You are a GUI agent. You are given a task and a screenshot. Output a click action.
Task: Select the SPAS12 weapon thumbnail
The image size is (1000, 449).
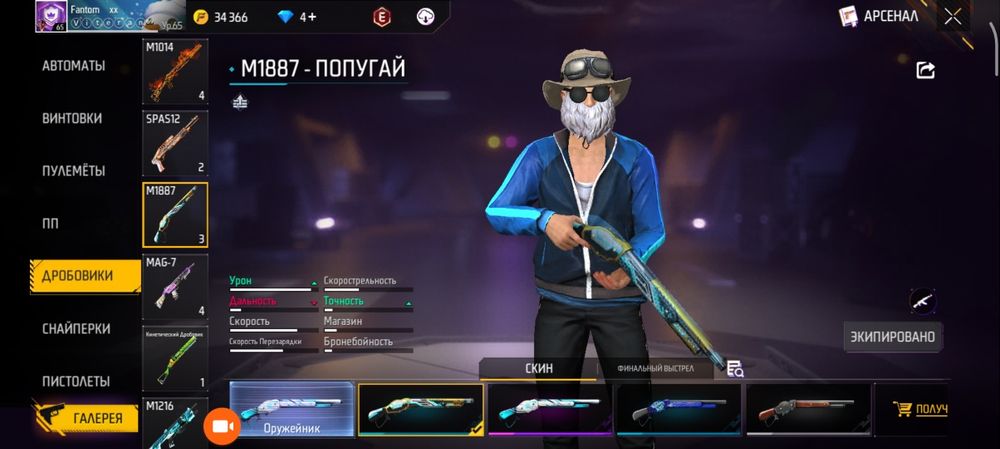[x=175, y=142]
